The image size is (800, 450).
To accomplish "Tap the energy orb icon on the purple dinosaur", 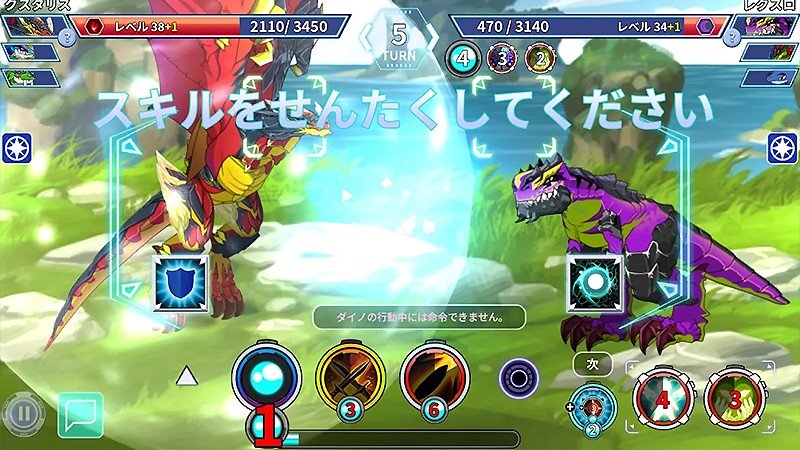I will (x=595, y=281).
